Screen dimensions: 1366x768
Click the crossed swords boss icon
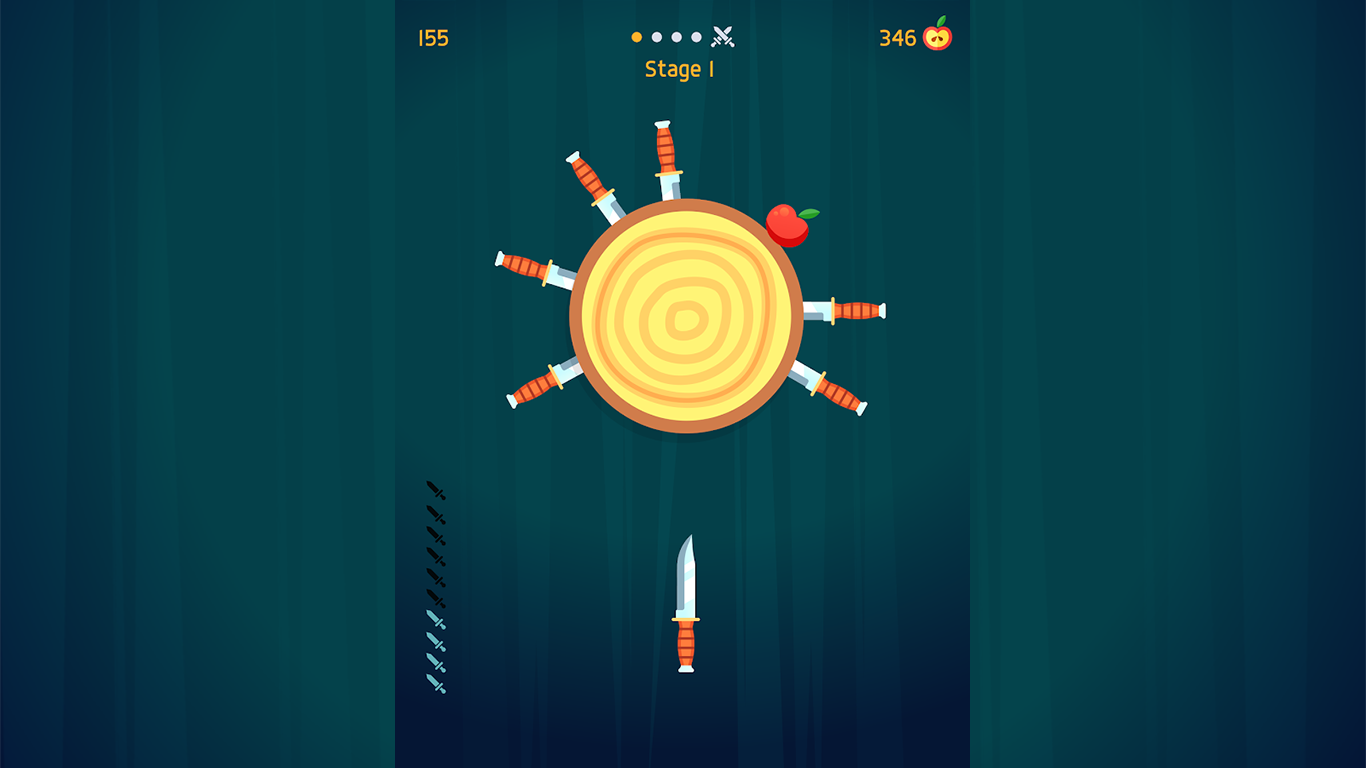722,37
